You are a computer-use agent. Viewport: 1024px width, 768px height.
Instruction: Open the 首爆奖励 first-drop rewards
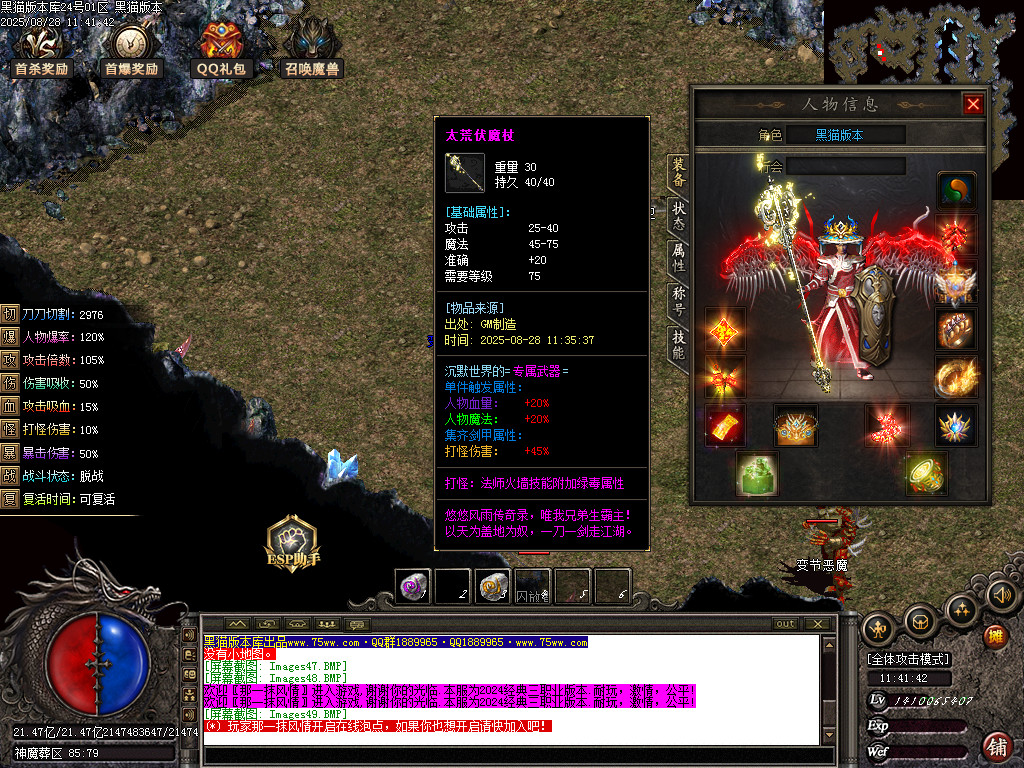pos(131,51)
